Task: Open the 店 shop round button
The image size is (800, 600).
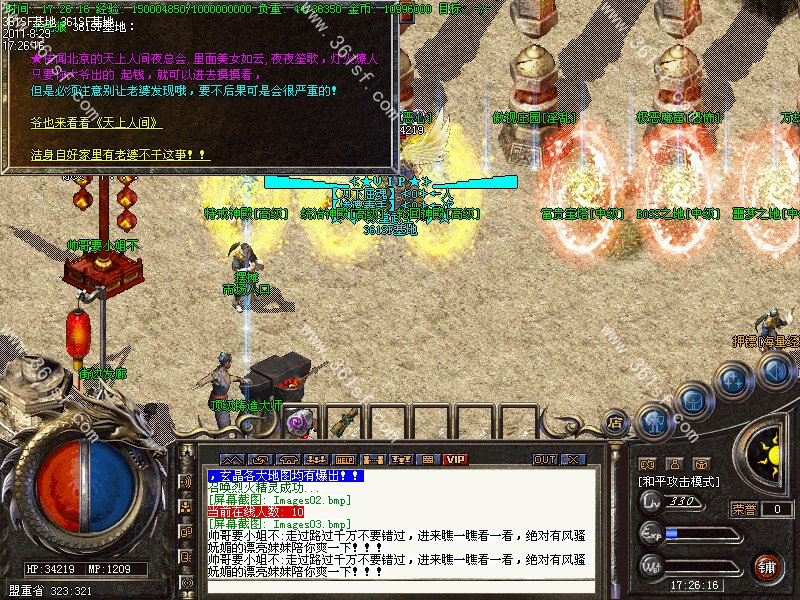Action: pos(615,422)
